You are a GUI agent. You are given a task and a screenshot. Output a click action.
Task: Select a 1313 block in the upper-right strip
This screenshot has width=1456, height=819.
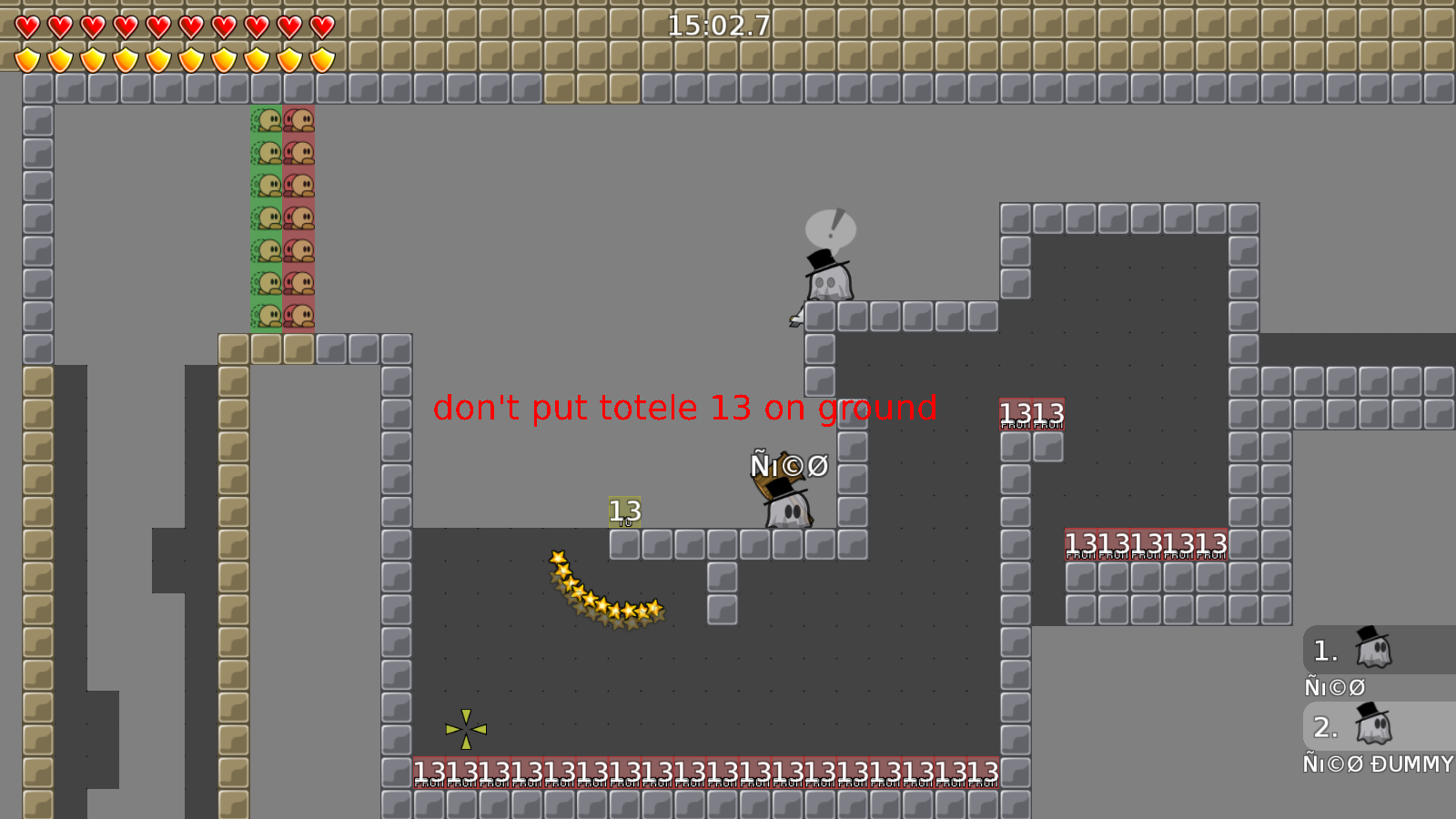point(1033,415)
